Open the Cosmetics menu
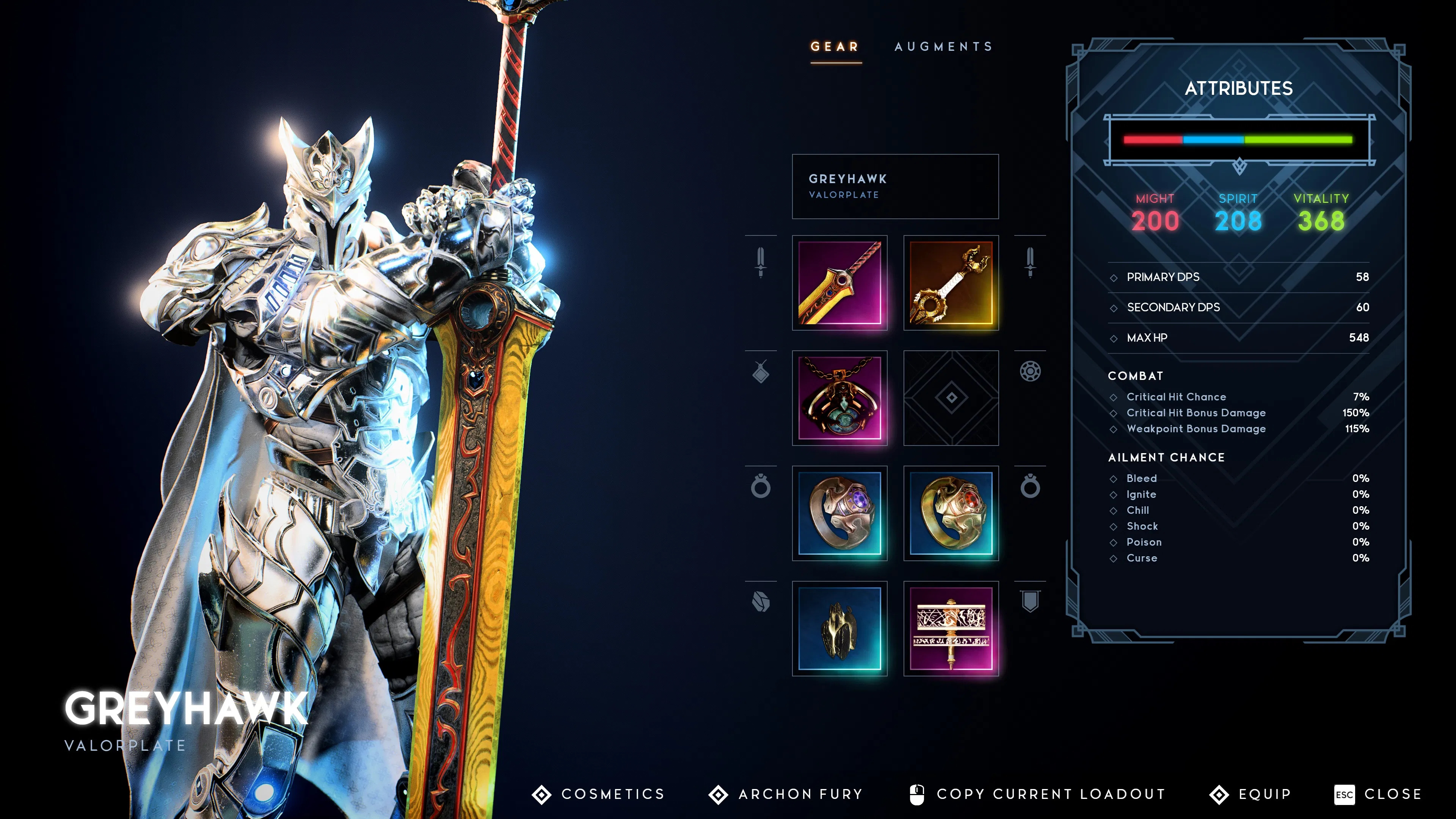Image resolution: width=1456 pixels, height=819 pixels. tap(599, 794)
